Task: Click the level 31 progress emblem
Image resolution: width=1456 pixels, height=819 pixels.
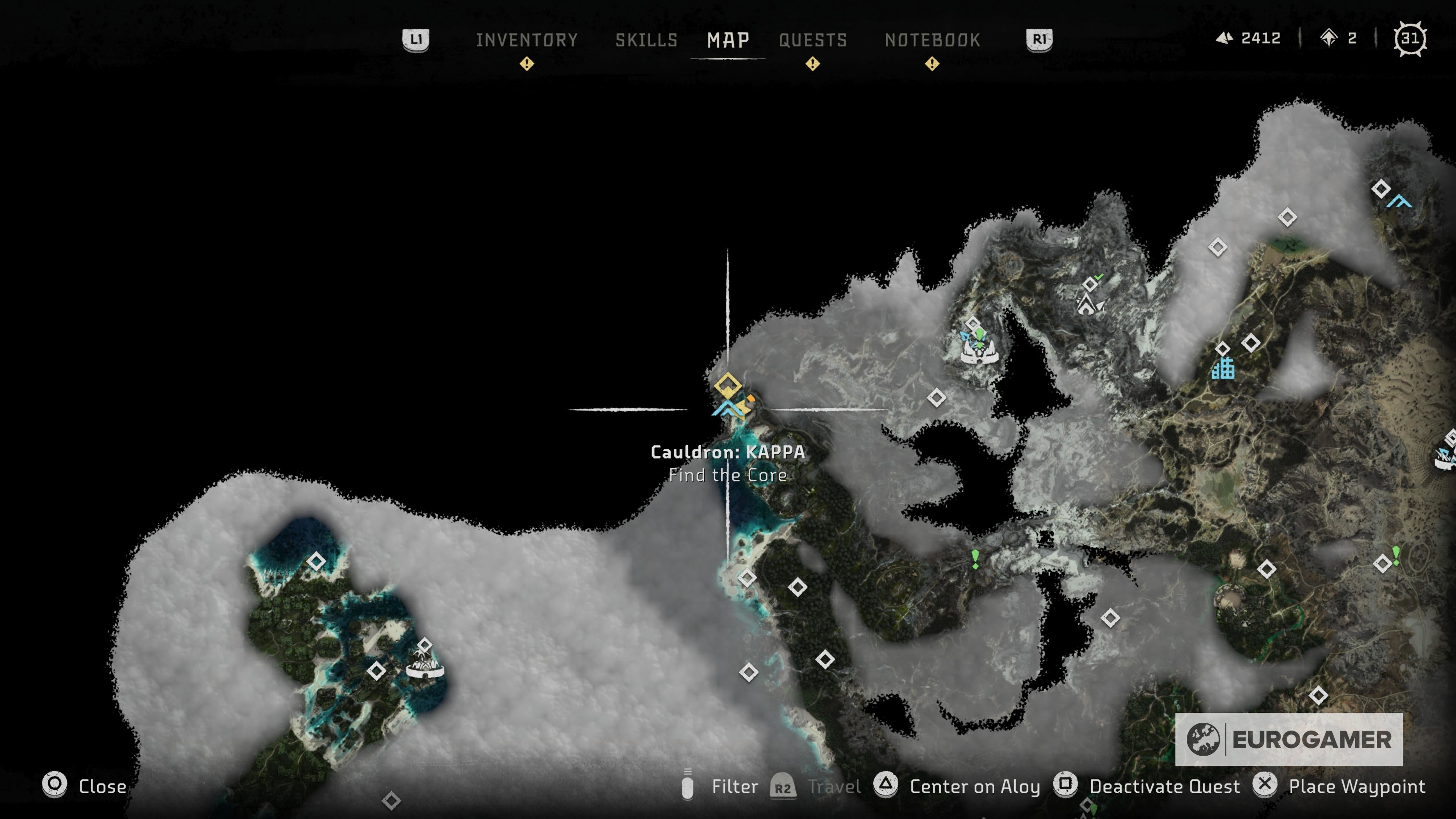Action: (x=1411, y=38)
